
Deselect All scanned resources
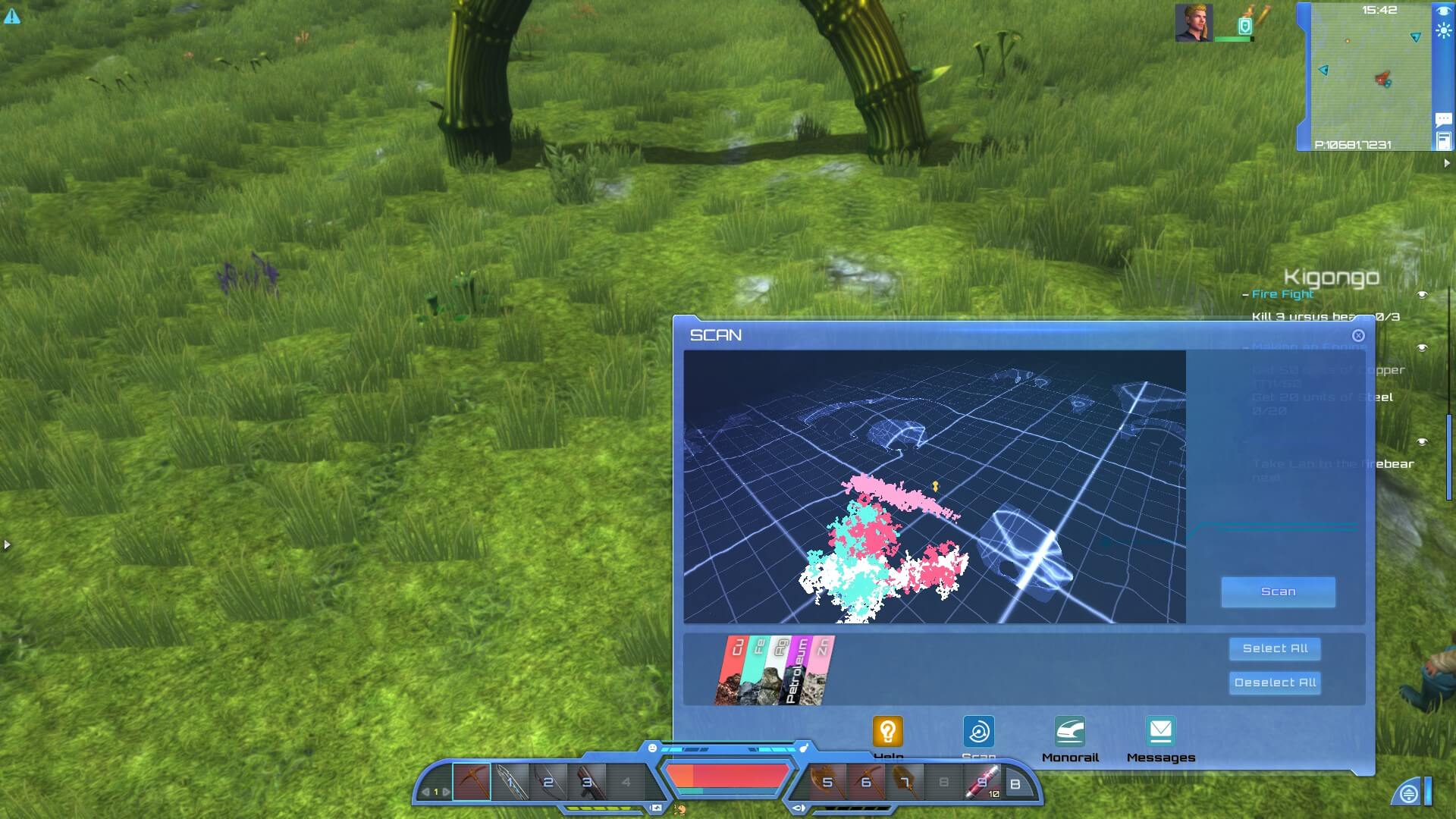1275,682
